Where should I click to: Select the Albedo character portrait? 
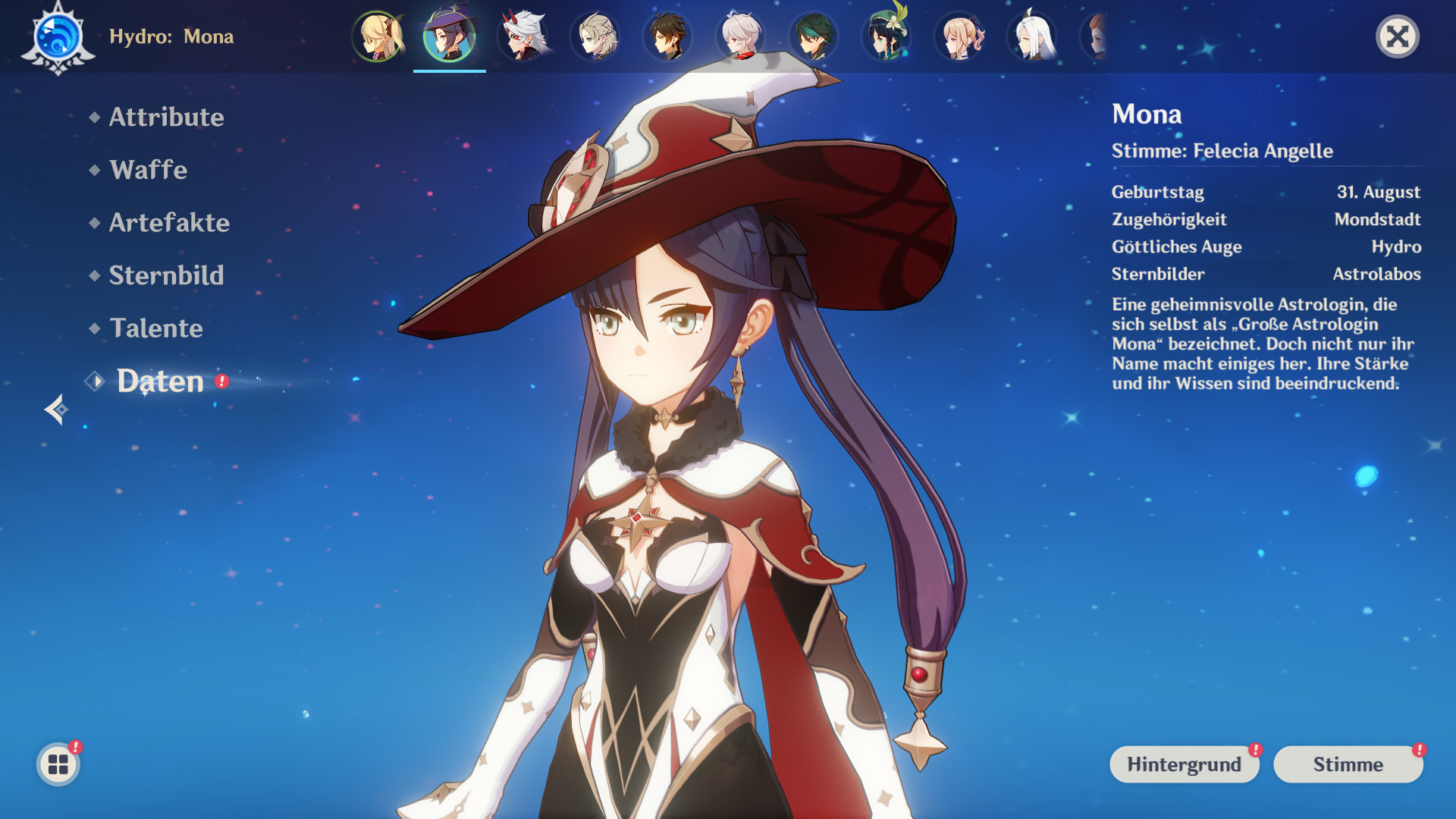[x=595, y=36]
